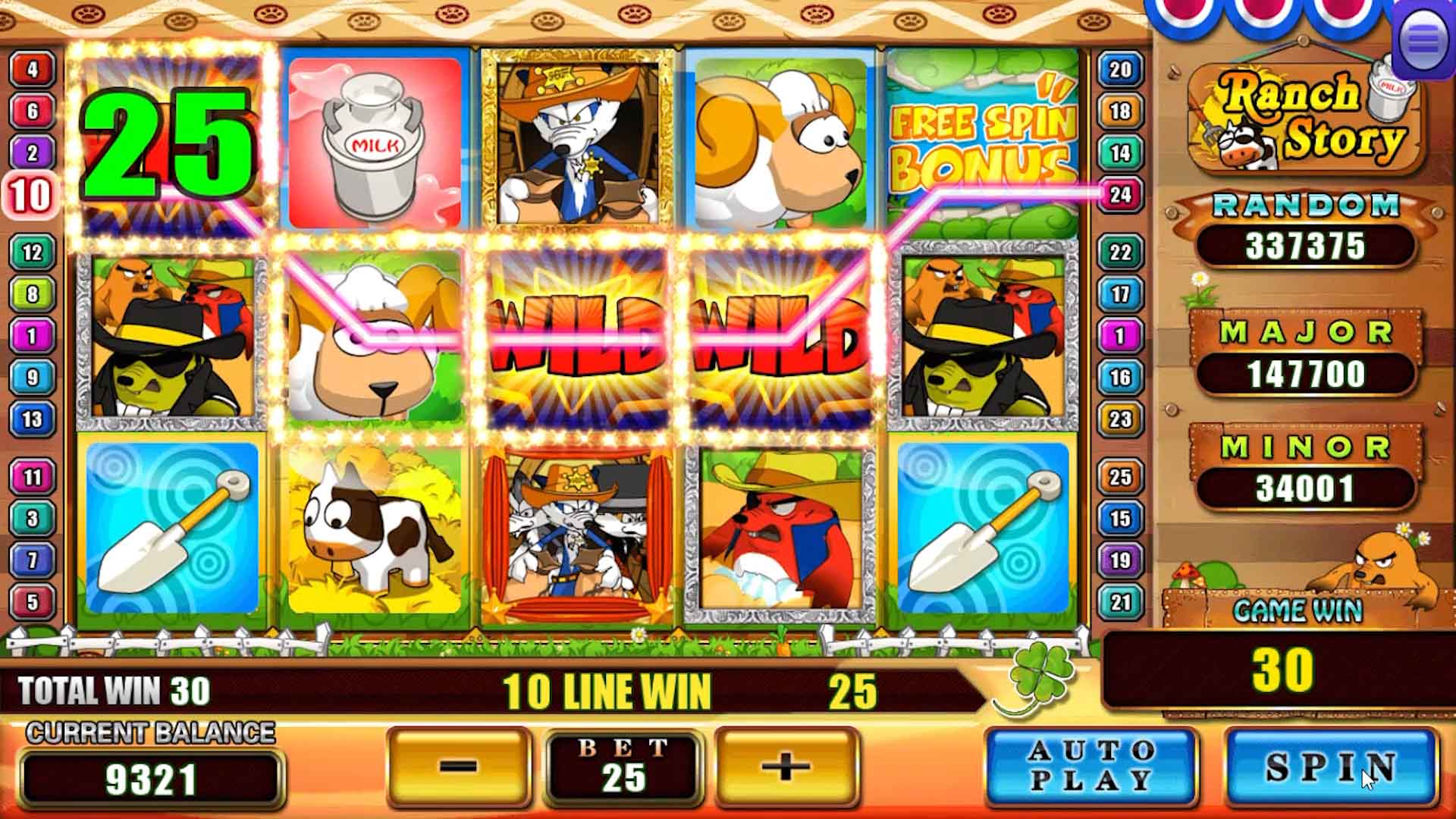Click payline 16 indicator
This screenshot has width=1456, height=819.
click(x=1120, y=378)
